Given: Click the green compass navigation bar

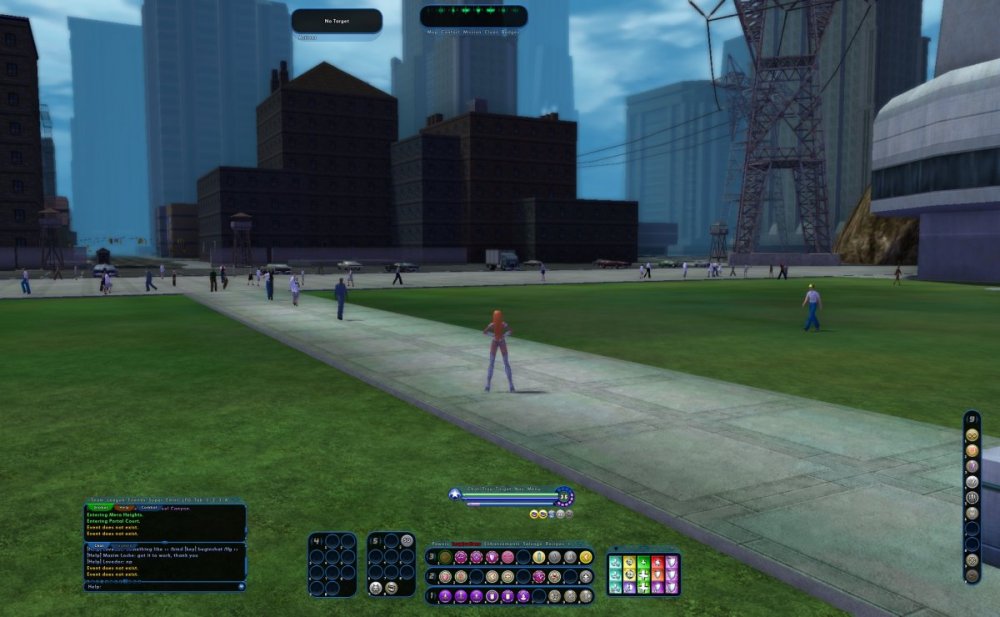Looking at the screenshot, I should click(x=473, y=15).
